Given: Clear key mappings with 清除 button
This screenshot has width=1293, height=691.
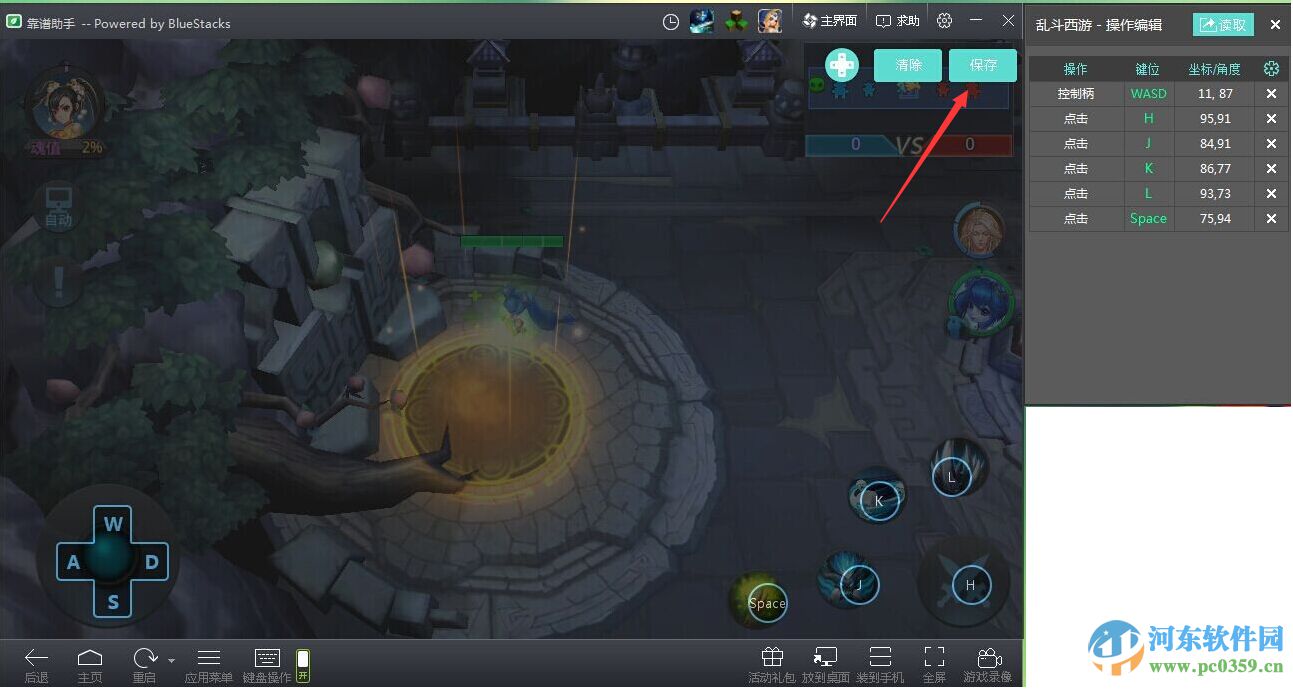Looking at the screenshot, I should tap(908, 65).
